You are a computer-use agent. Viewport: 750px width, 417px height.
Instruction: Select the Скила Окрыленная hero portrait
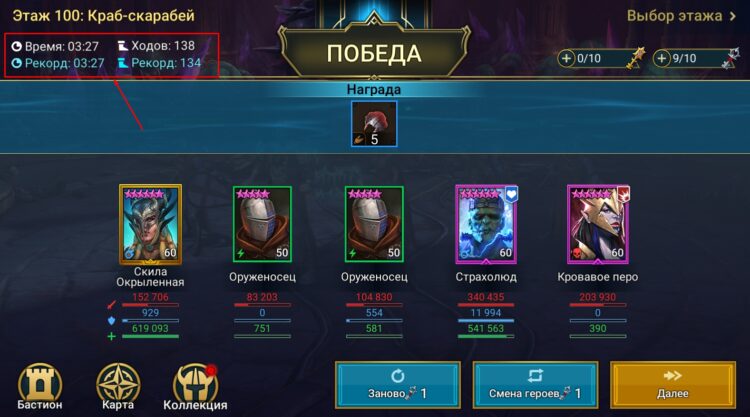150,223
